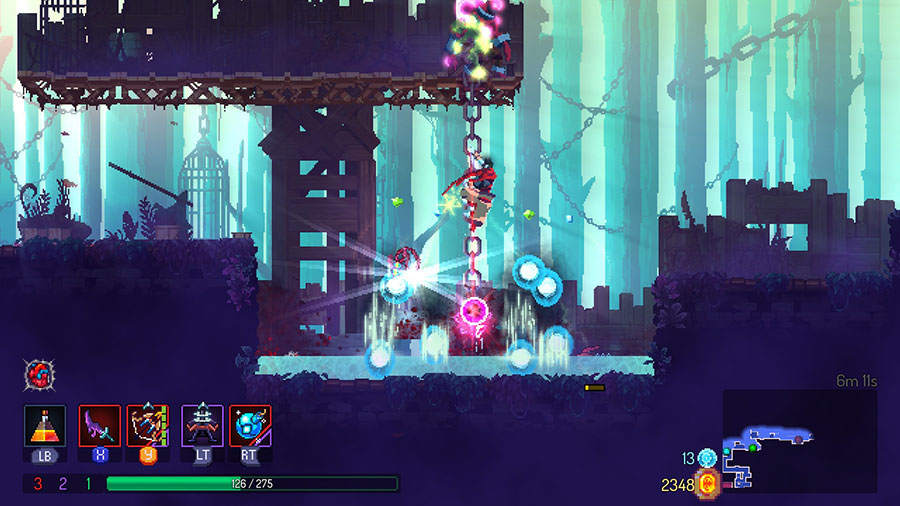The width and height of the screenshot is (900, 506).
Task: Click the spiked red mutation icon
Action: (37, 374)
